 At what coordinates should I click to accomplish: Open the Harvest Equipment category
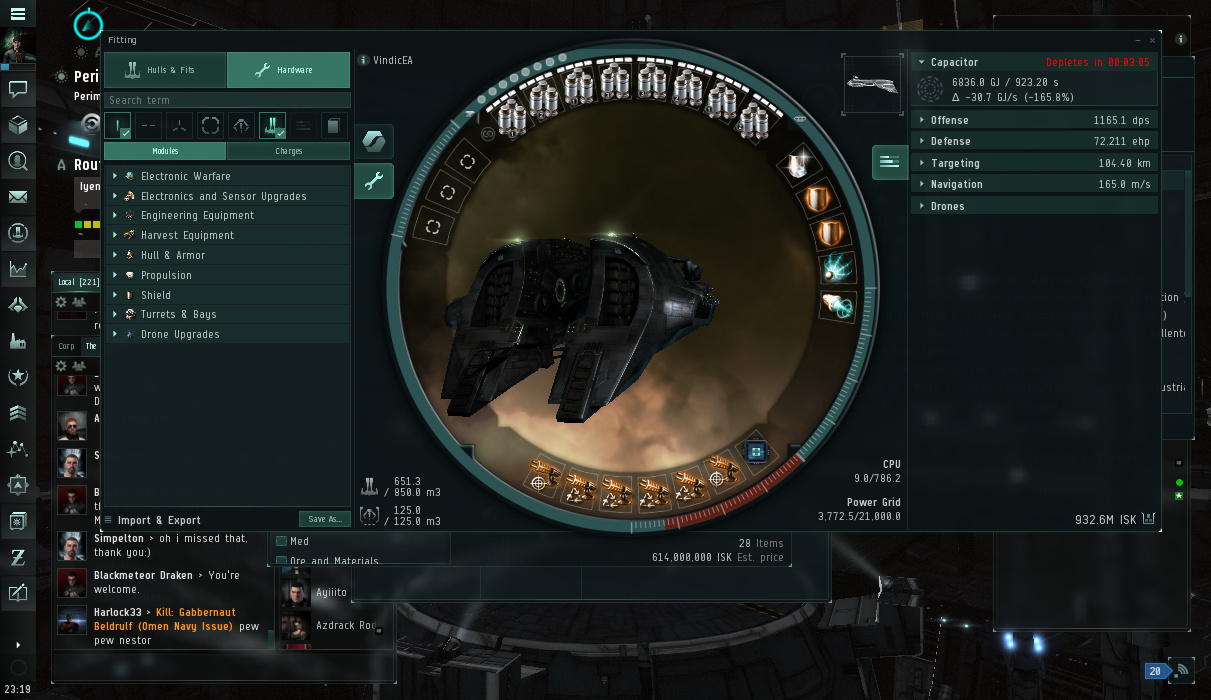point(187,235)
